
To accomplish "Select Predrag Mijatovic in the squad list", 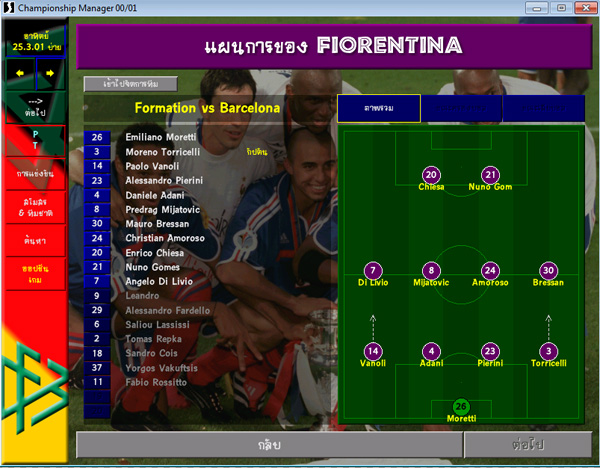I will coord(165,209).
